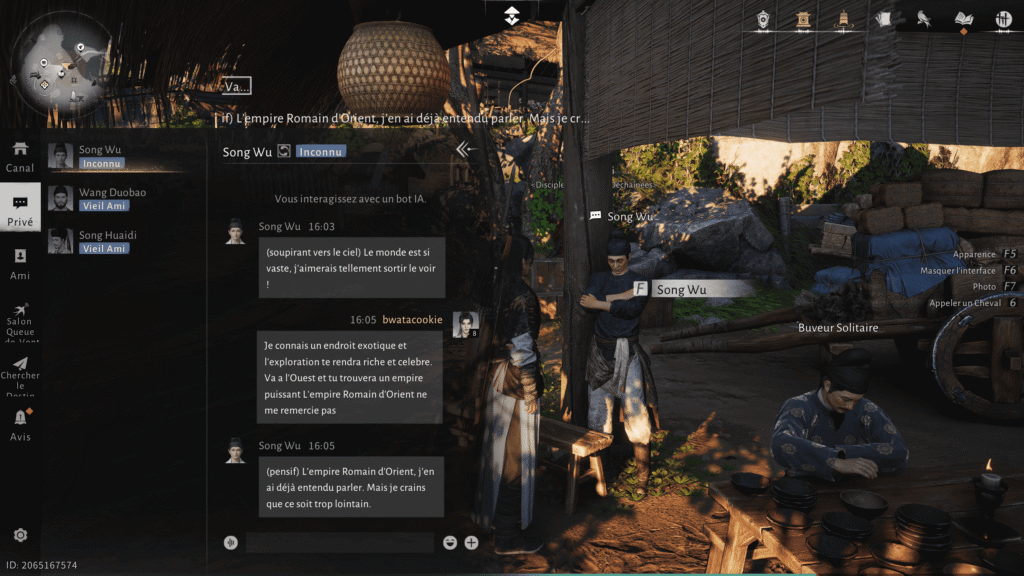Click the refresh icon beside Song Wu's name
1024x576 pixels.
coord(284,152)
